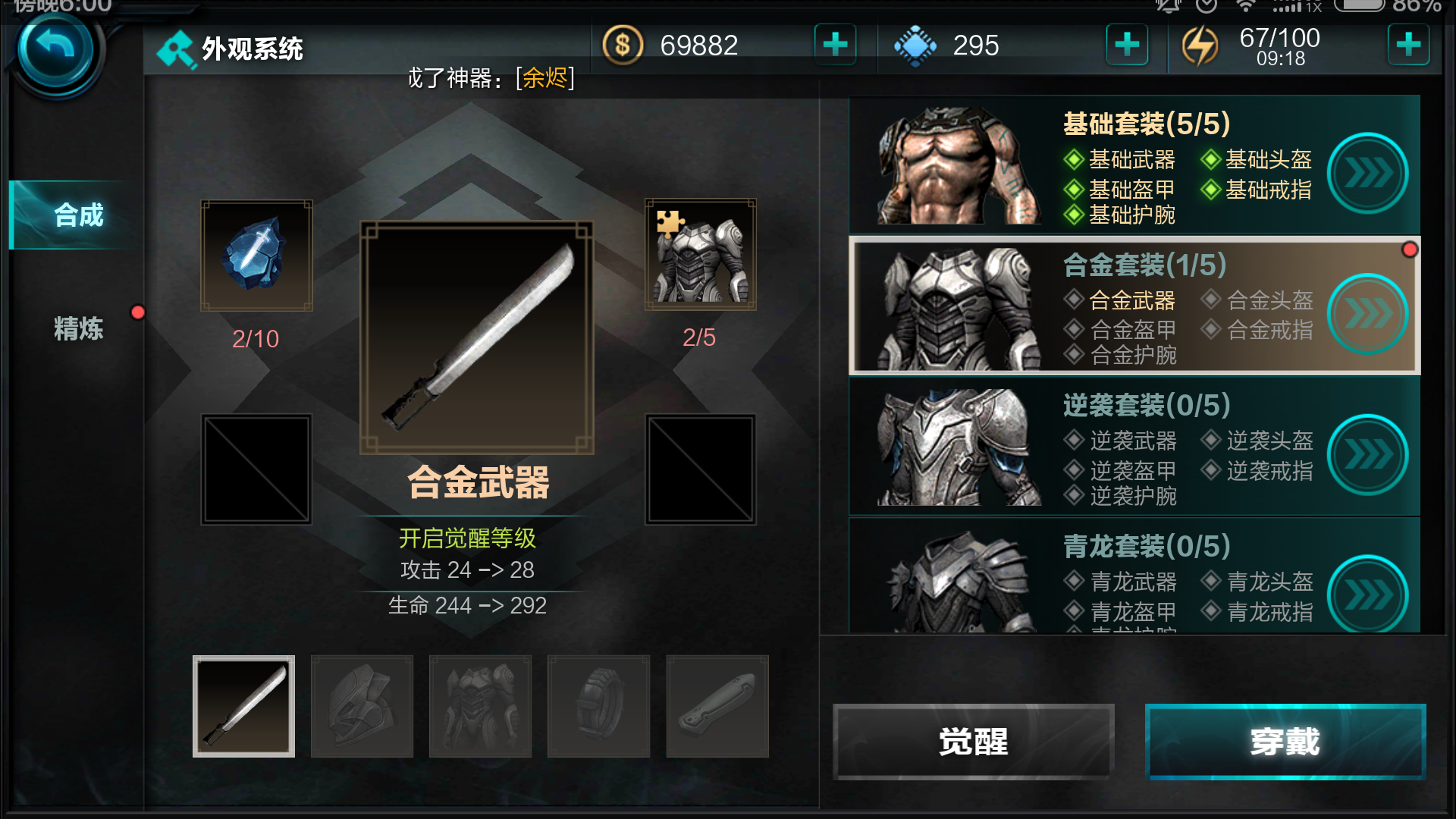Image resolution: width=1456 pixels, height=819 pixels.
Task: Choose the alloy sword thumbnail
Action: [x=243, y=706]
